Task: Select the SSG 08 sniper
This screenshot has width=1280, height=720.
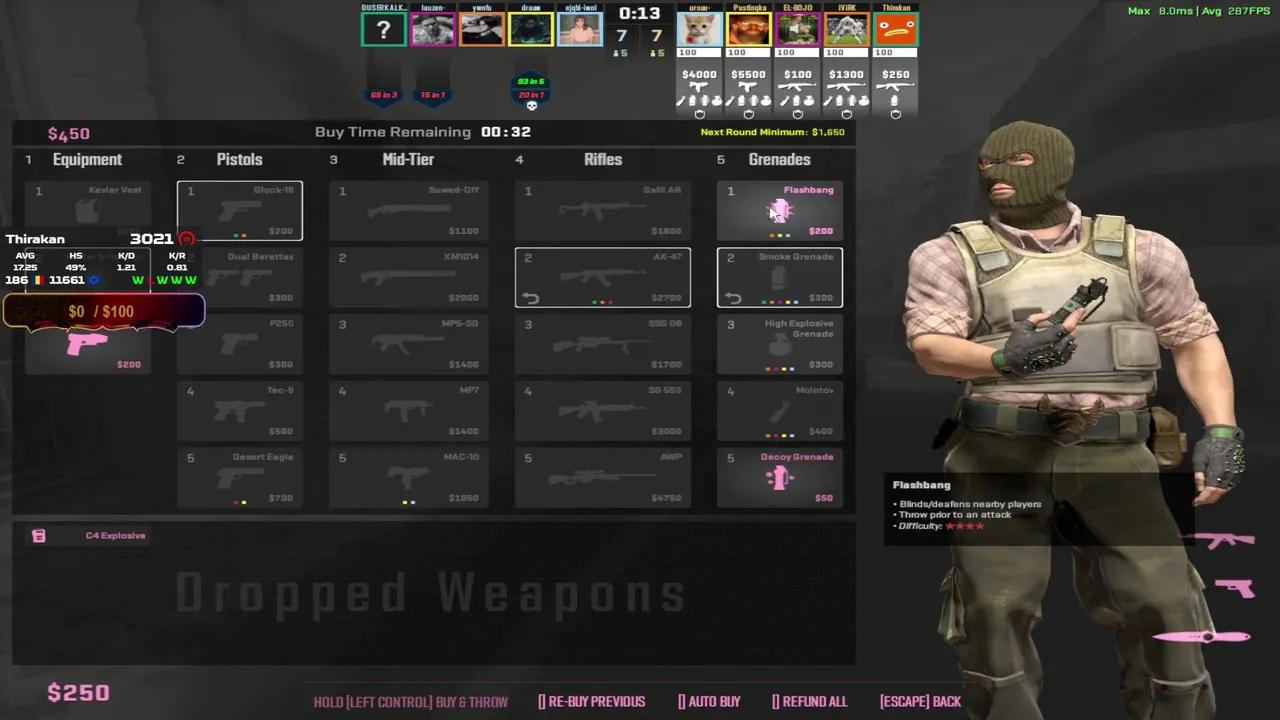Action: pos(602,344)
